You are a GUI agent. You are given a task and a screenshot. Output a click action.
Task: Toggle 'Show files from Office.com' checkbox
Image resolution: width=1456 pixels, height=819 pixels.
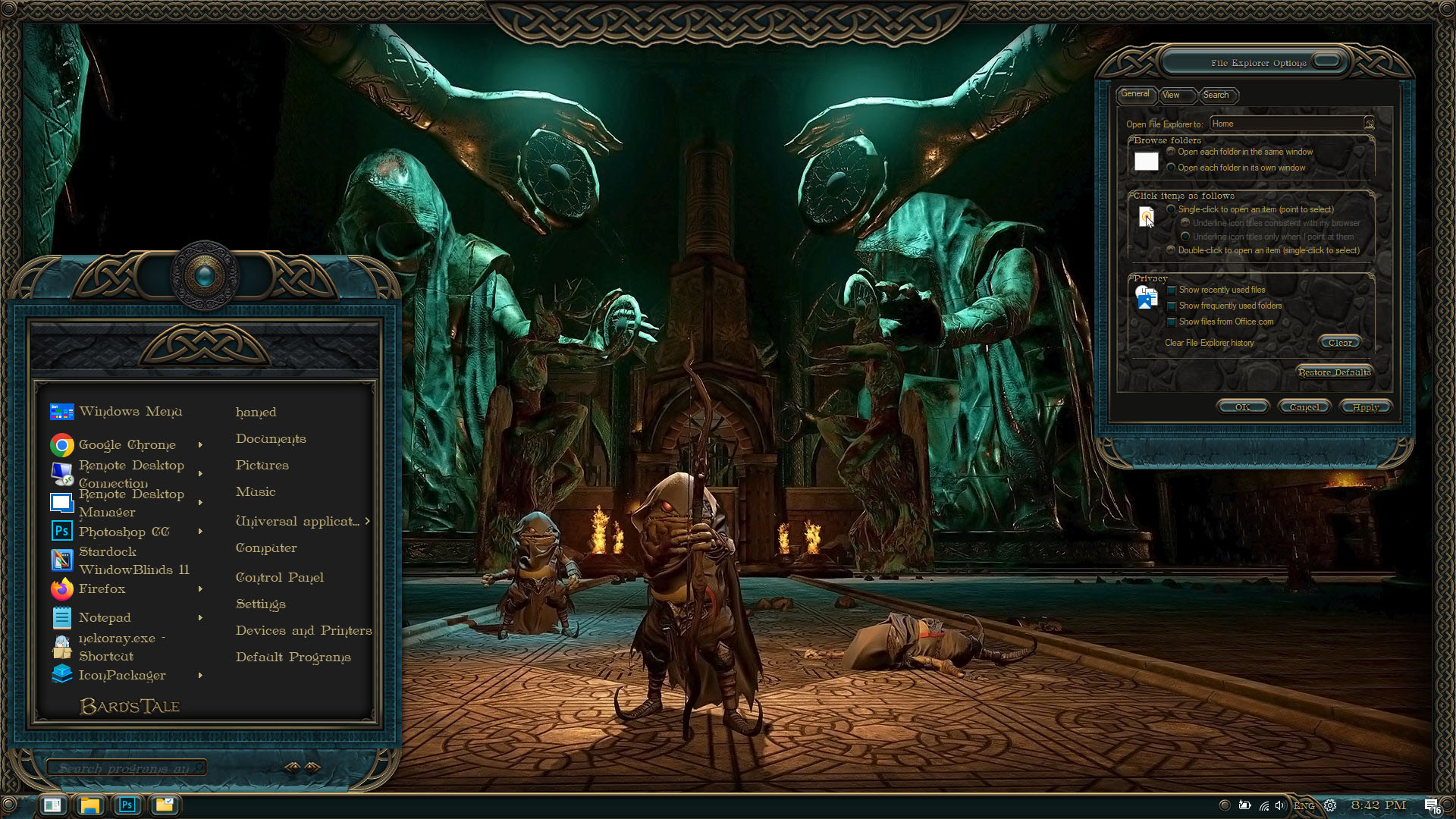click(x=1172, y=322)
